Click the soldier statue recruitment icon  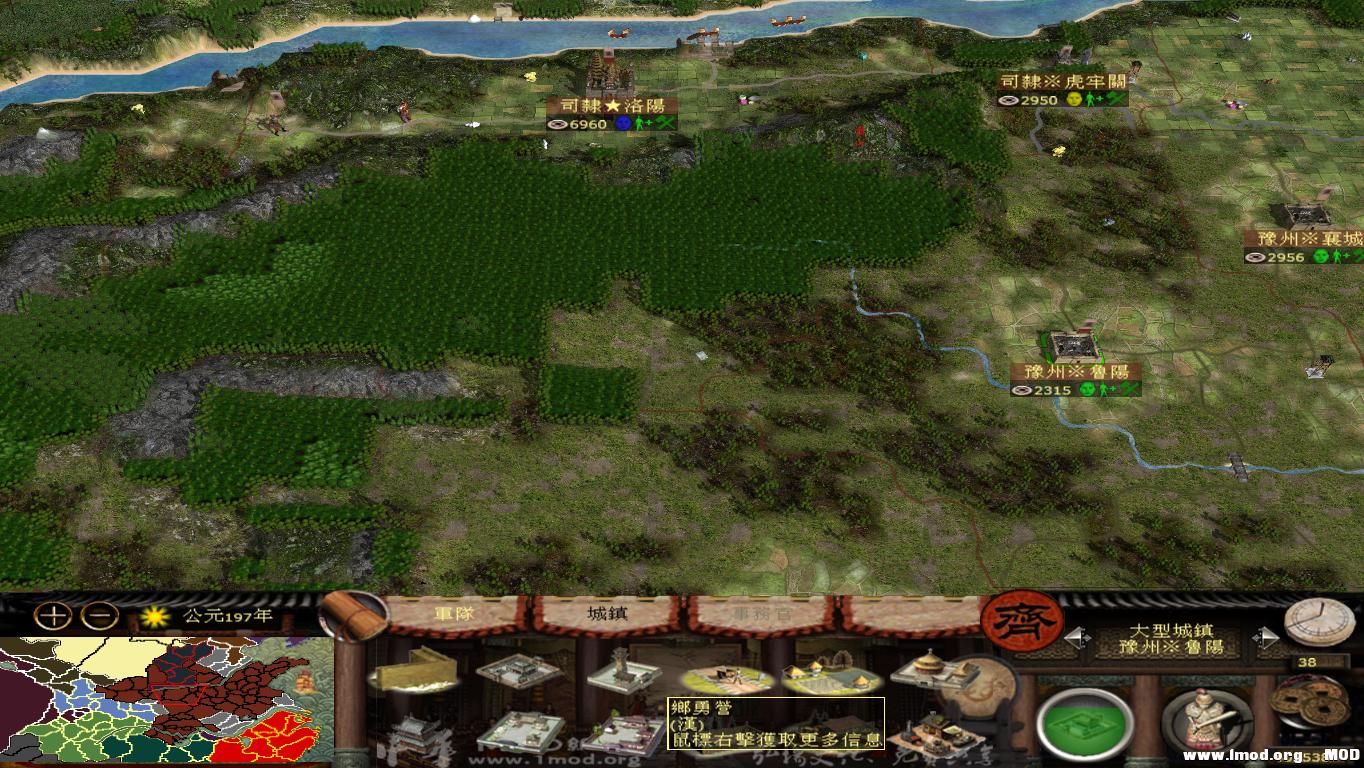pos(1203,724)
